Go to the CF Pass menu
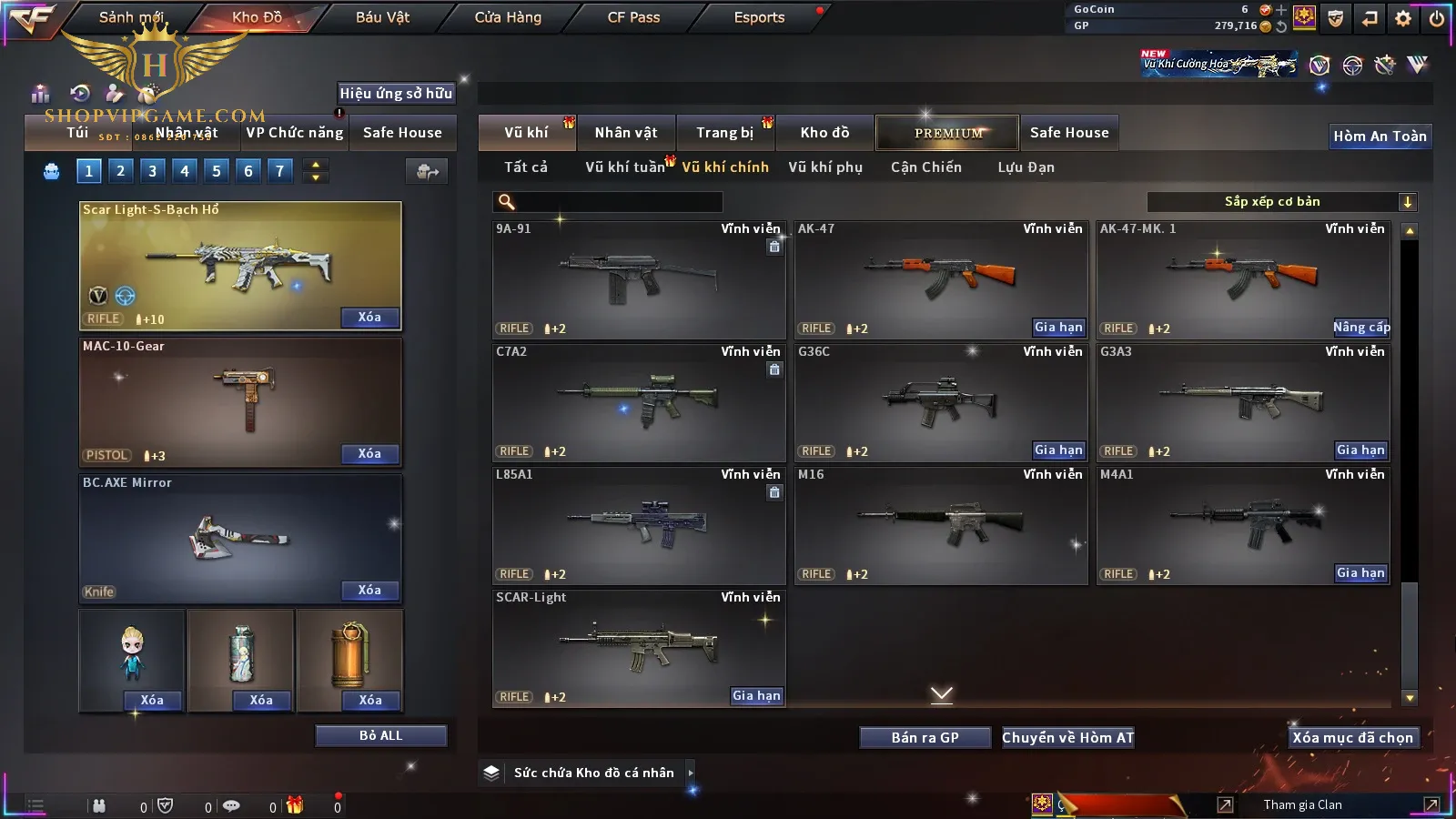 tap(633, 17)
